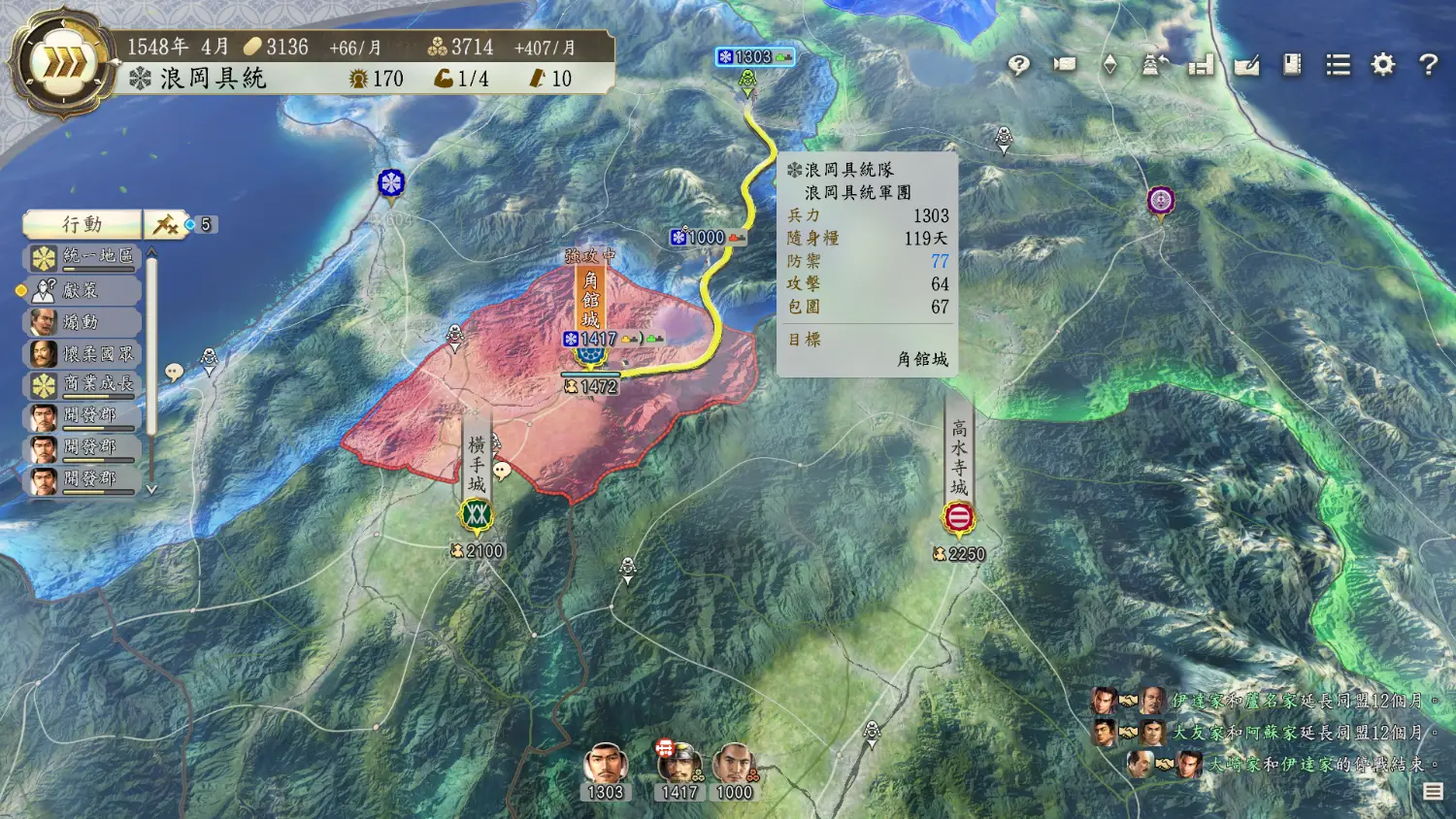Select the 商業成長 policy entry

(x=83, y=384)
